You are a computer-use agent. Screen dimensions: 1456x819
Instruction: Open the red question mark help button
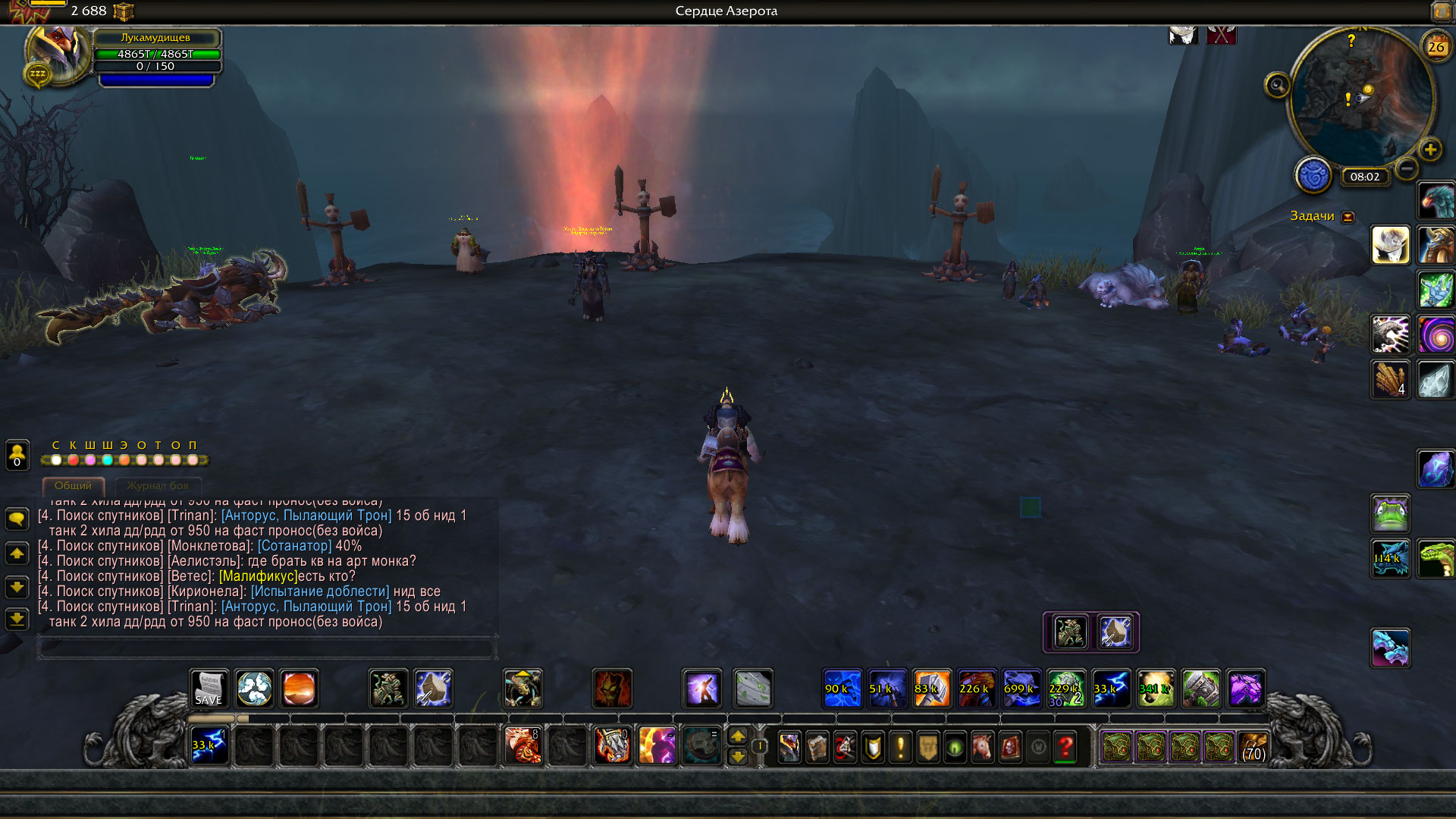[x=1065, y=748]
